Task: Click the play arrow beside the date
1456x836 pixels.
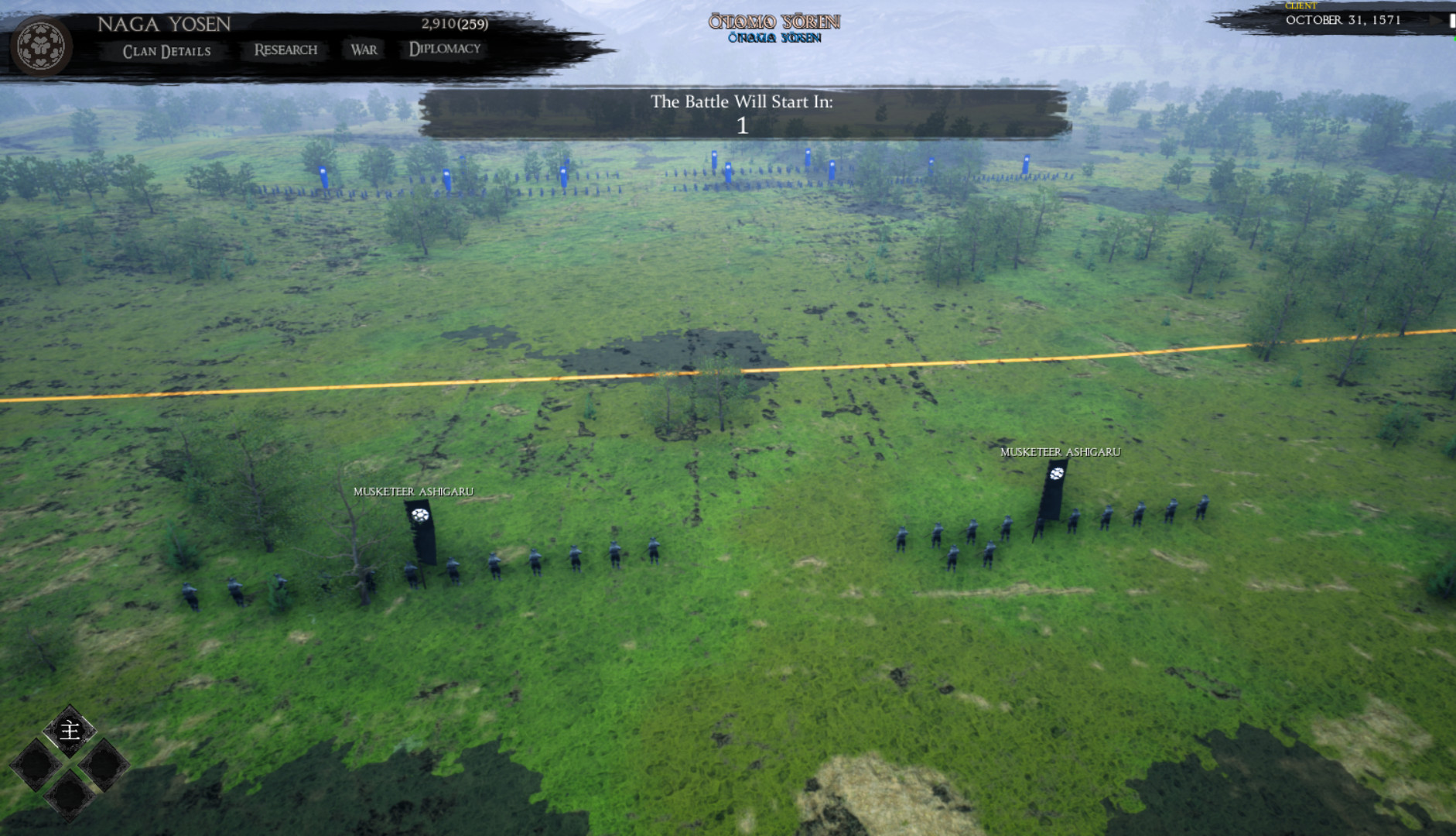Action: pyautogui.click(x=1437, y=21)
